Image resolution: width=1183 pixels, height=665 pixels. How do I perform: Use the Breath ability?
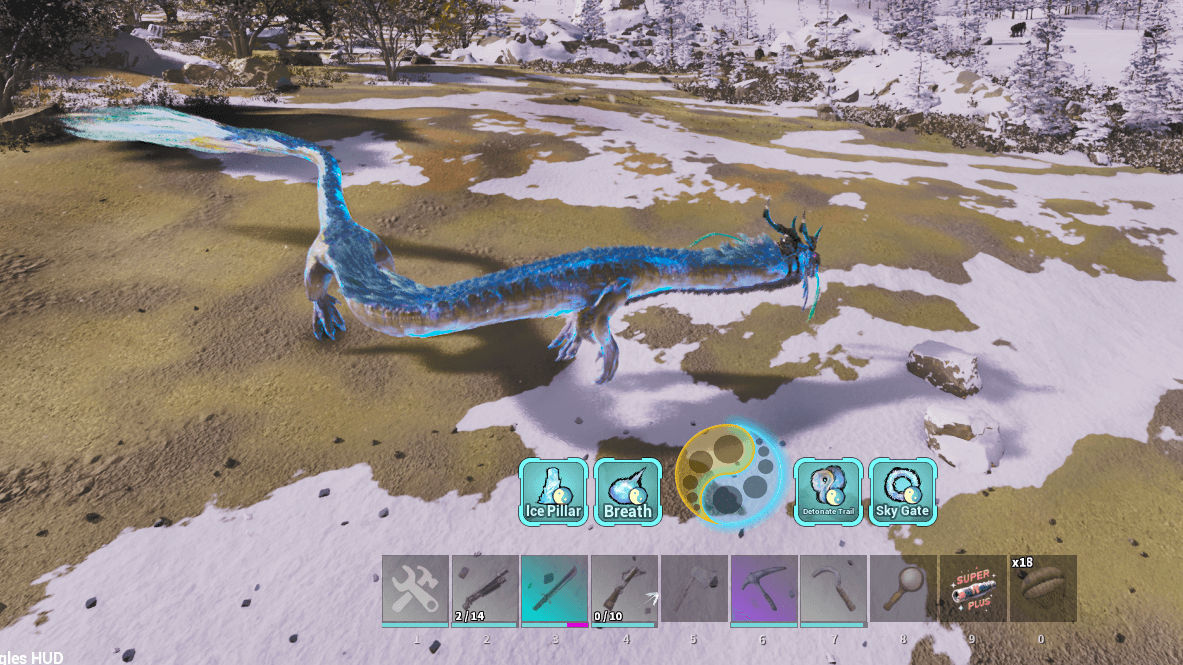[628, 491]
